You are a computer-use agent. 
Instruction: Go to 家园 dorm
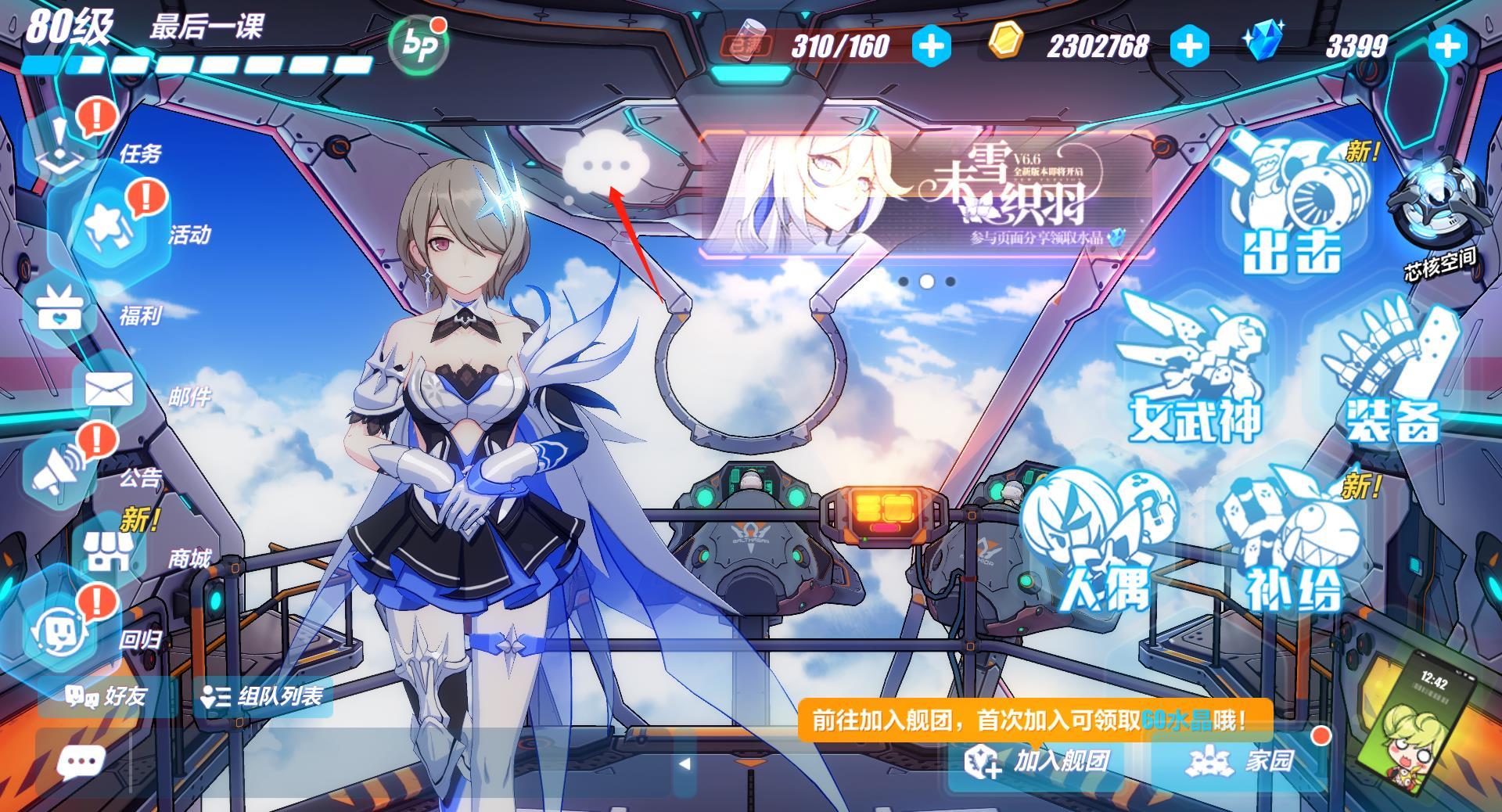[1240, 761]
